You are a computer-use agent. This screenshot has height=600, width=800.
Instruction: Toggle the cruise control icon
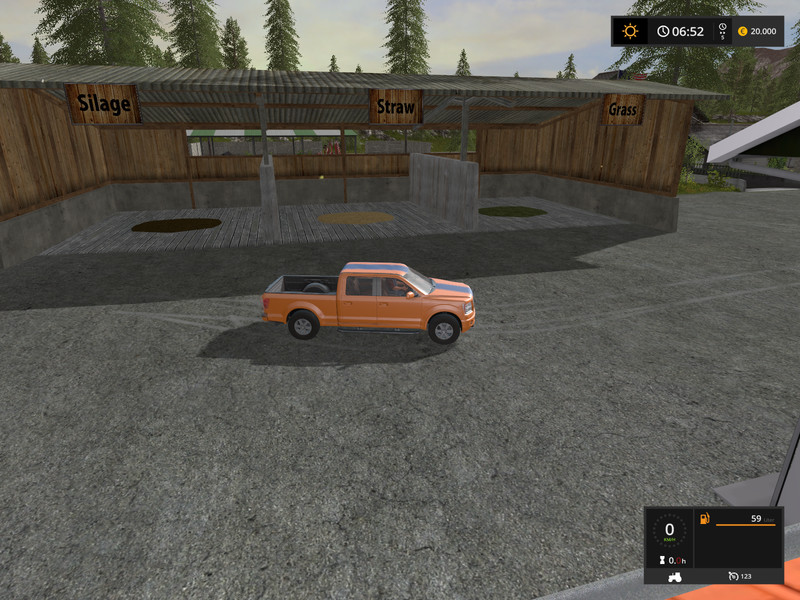point(732,576)
